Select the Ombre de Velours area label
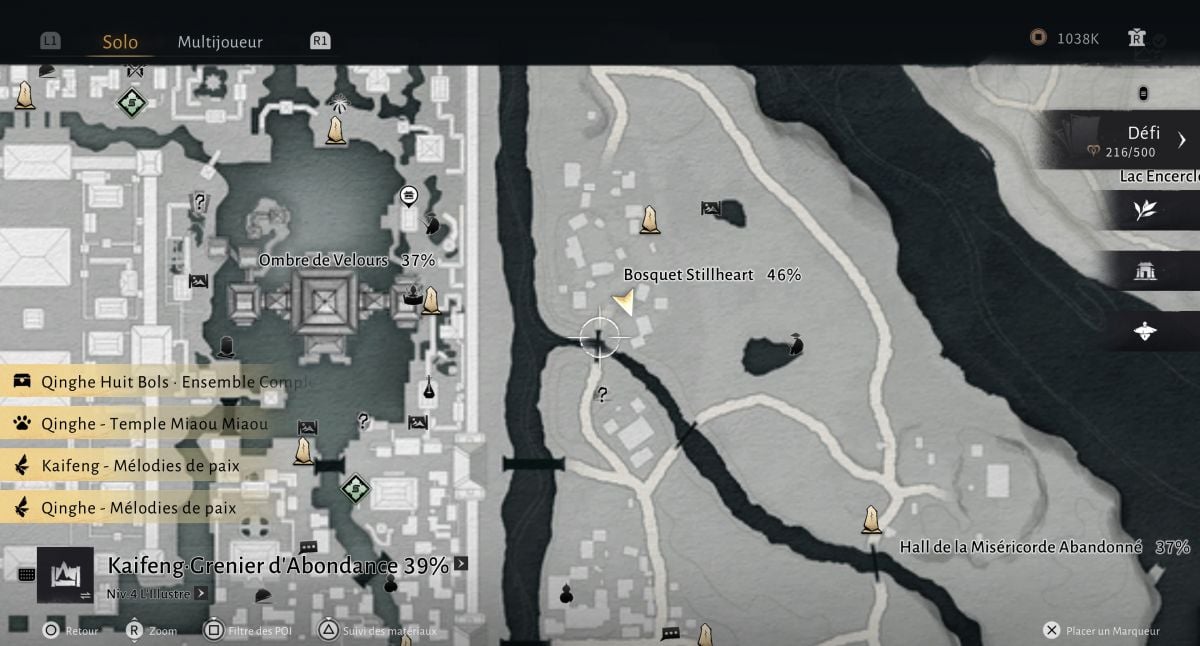The image size is (1200, 646). click(x=323, y=261)
